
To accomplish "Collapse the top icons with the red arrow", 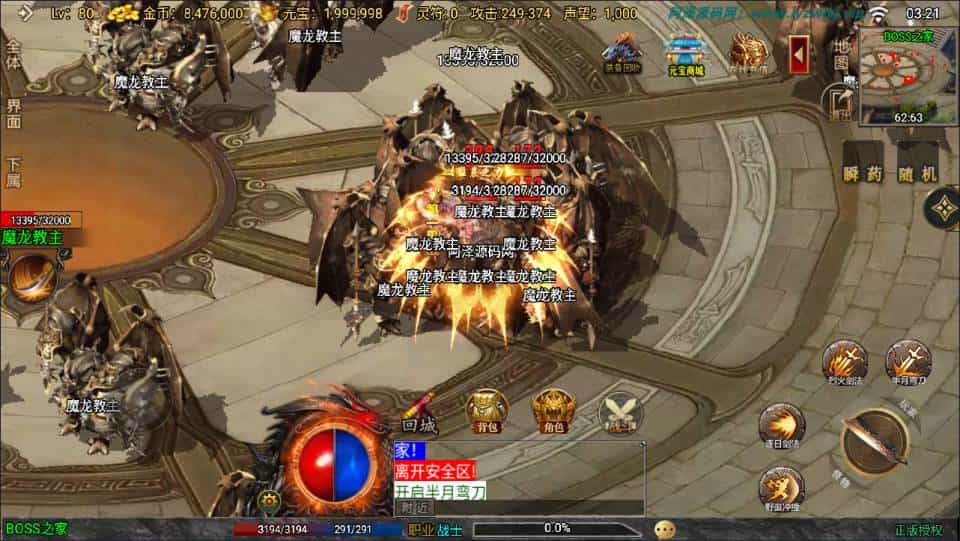I will 799,53.
